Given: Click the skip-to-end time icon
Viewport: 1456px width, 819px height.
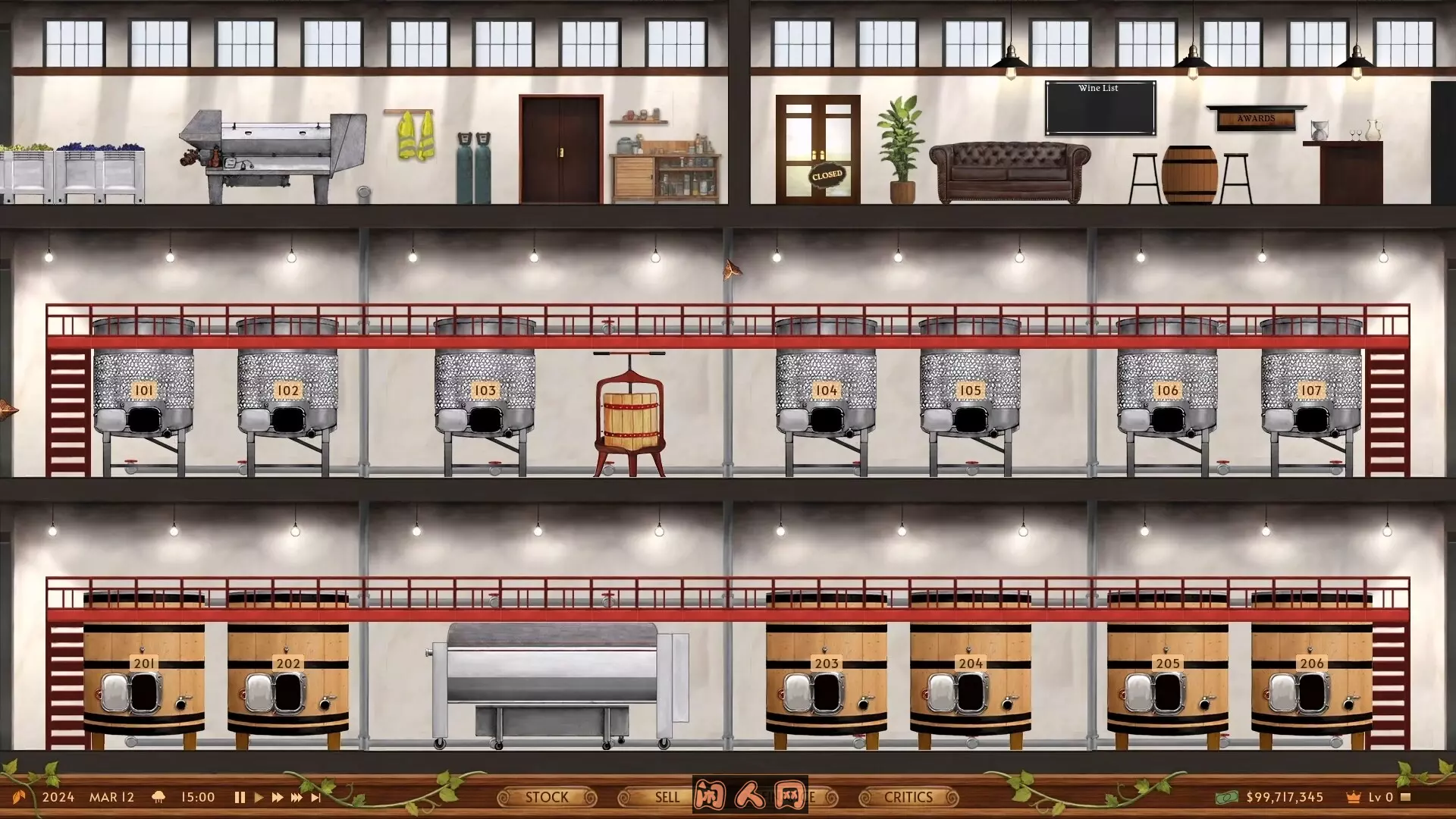Looking at the screenshot, I should 316,797.
